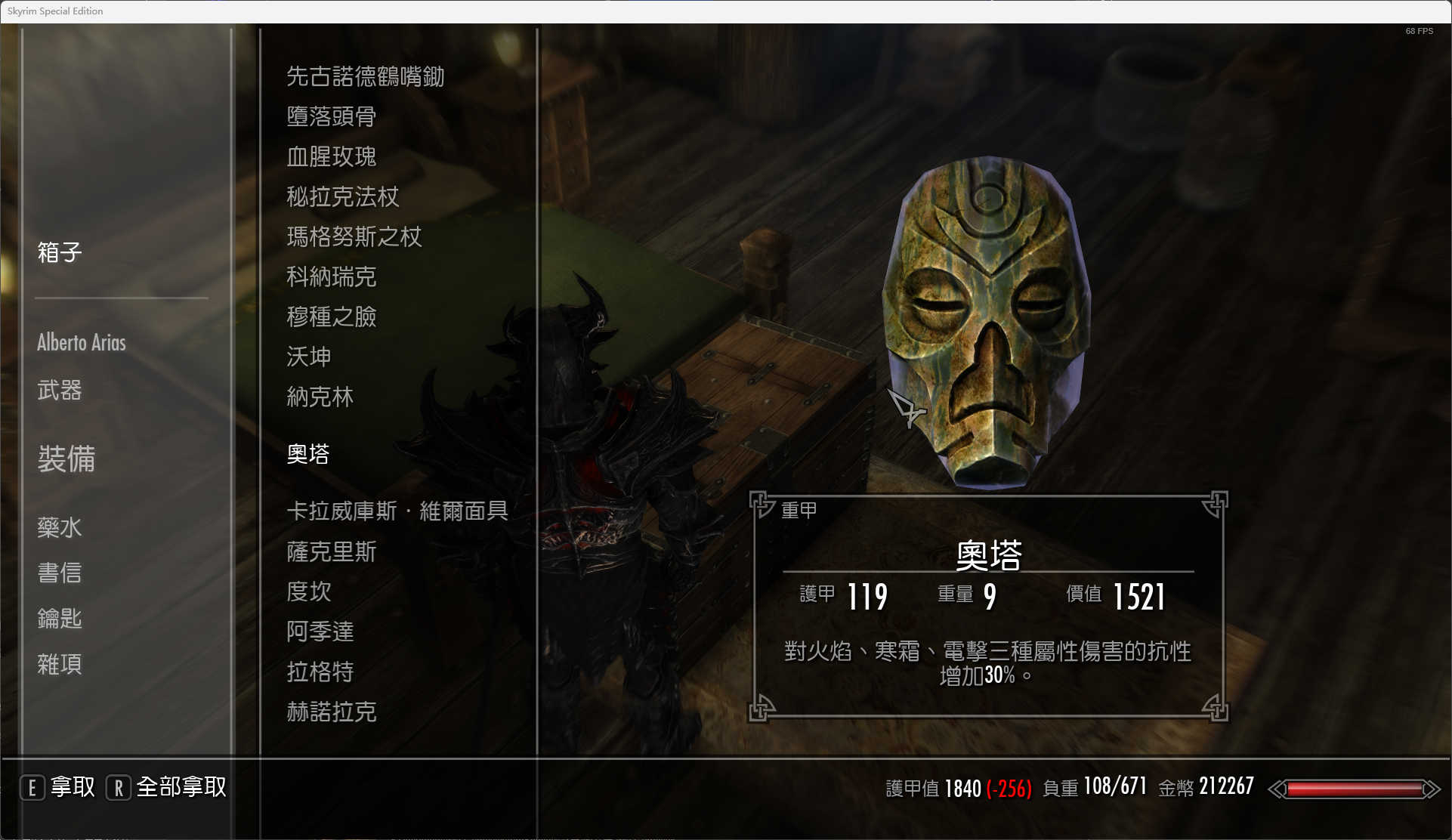Show the 書信 books category
The width and height of the screenshot is (1452, 840).
coord(60,573)
